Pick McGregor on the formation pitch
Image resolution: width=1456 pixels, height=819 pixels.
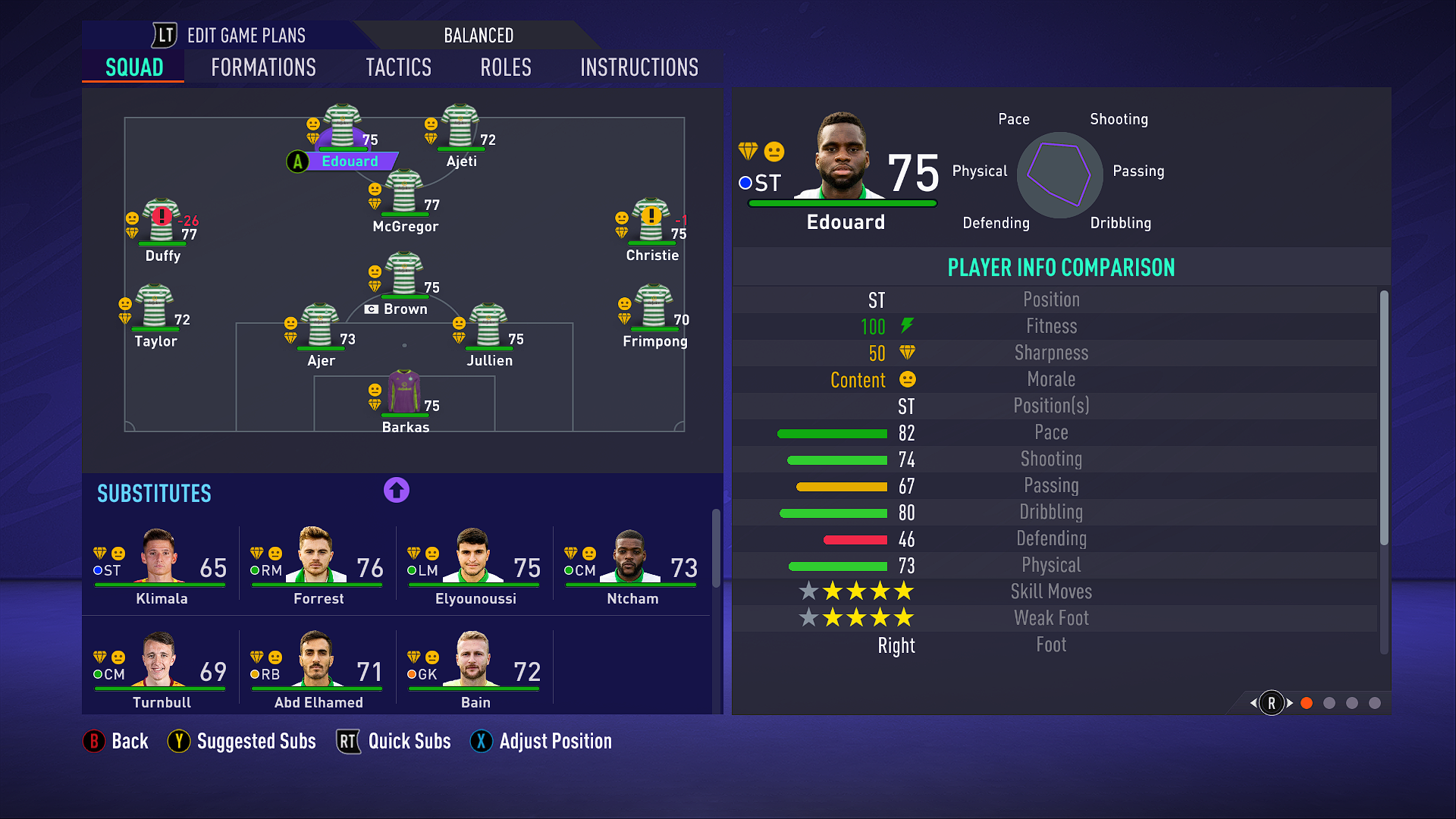(404, 194)
